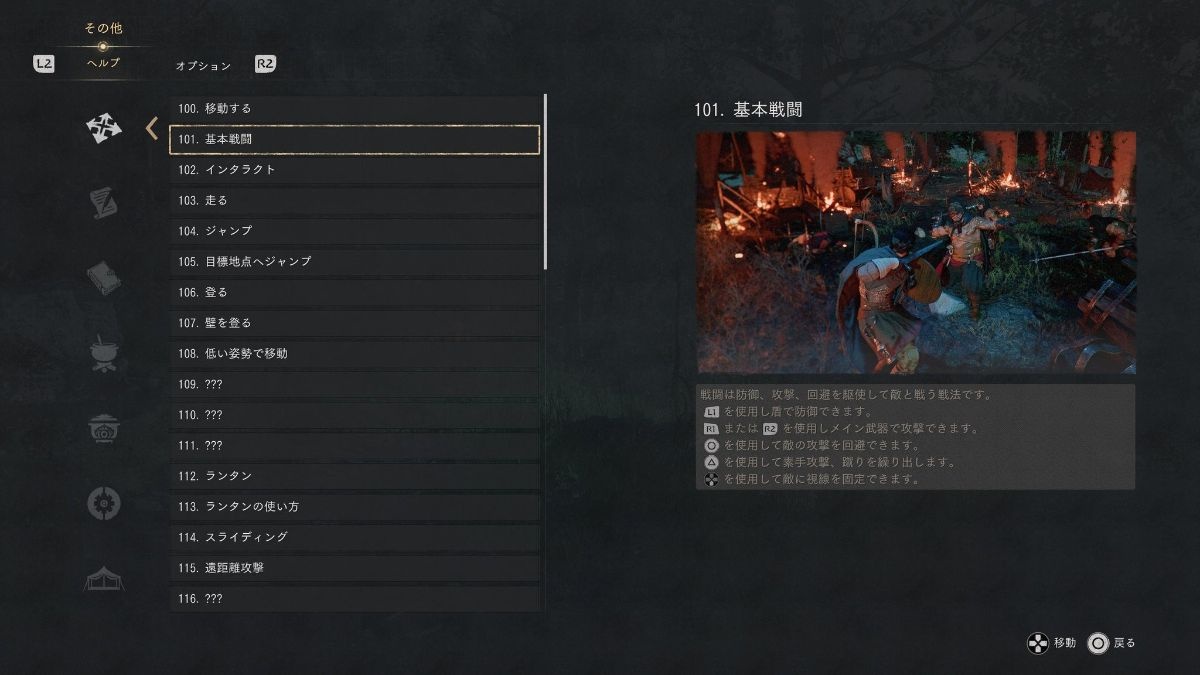Screen dimensions: 1200x675
Task: Select the four-arrow movement category icon
Action: point(103,128)
